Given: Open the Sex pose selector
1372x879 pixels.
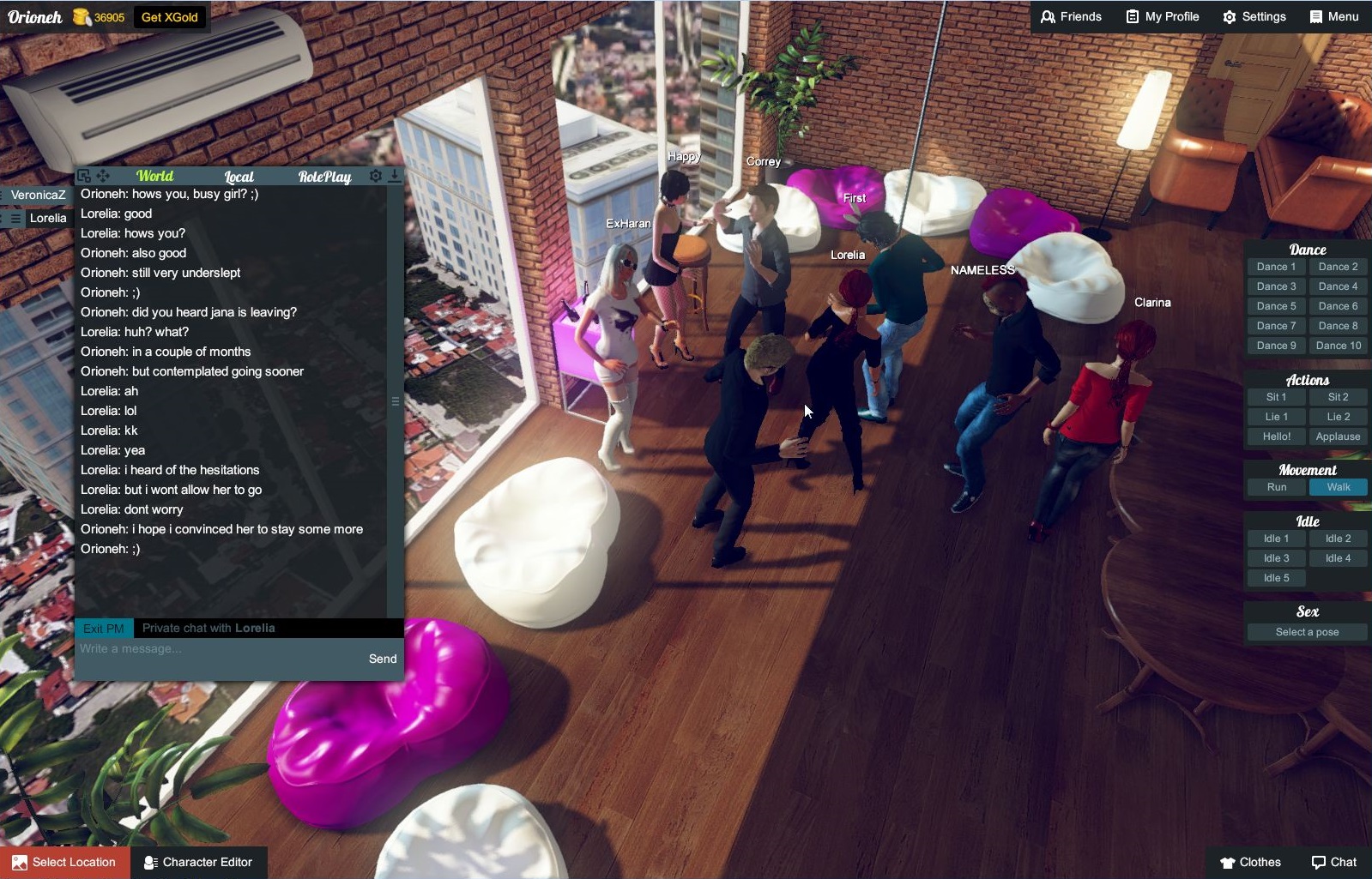Looking at the screenshot, I should click(x=1306, y=631).
